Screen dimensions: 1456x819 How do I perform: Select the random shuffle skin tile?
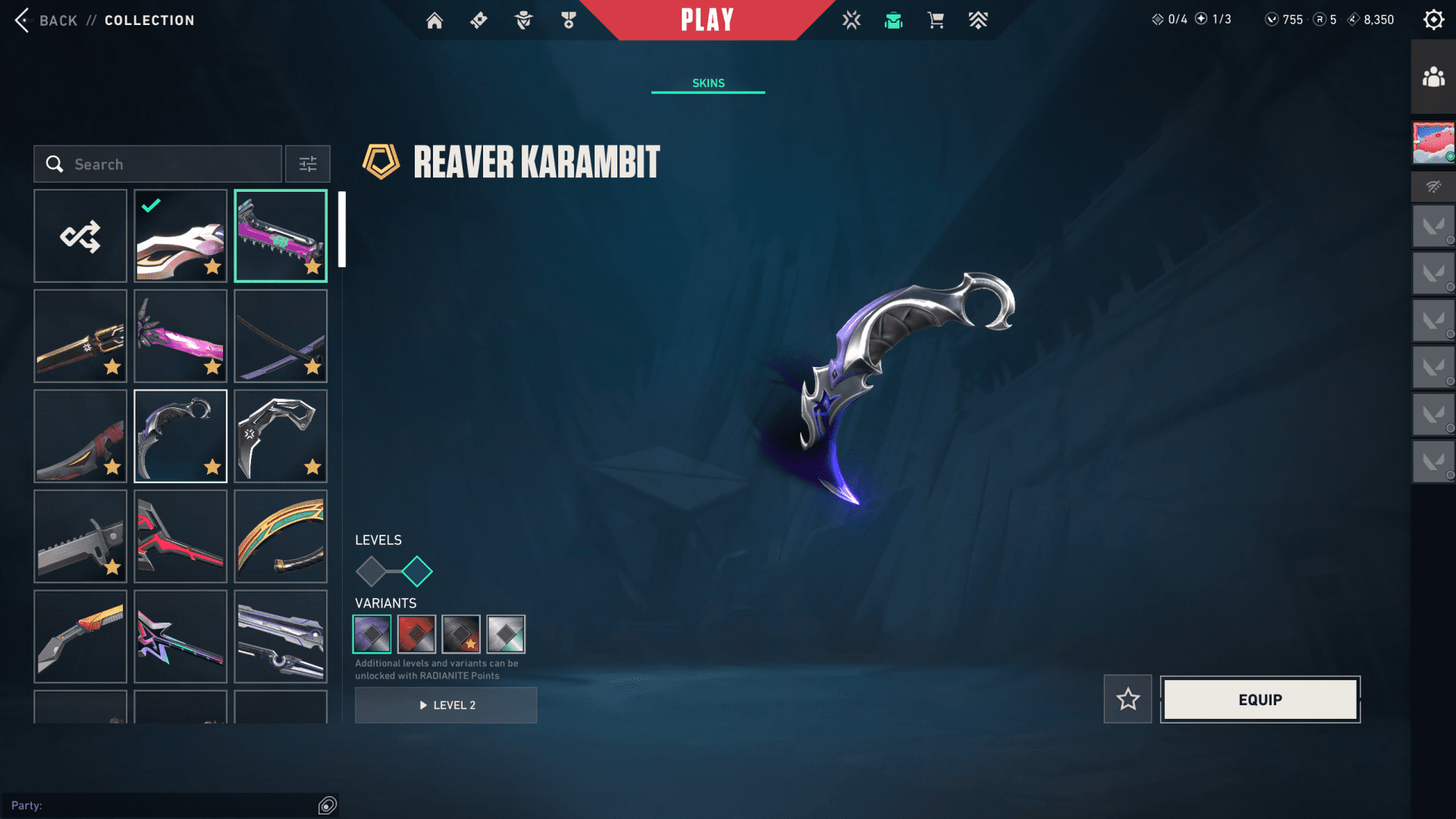point(80,237)
